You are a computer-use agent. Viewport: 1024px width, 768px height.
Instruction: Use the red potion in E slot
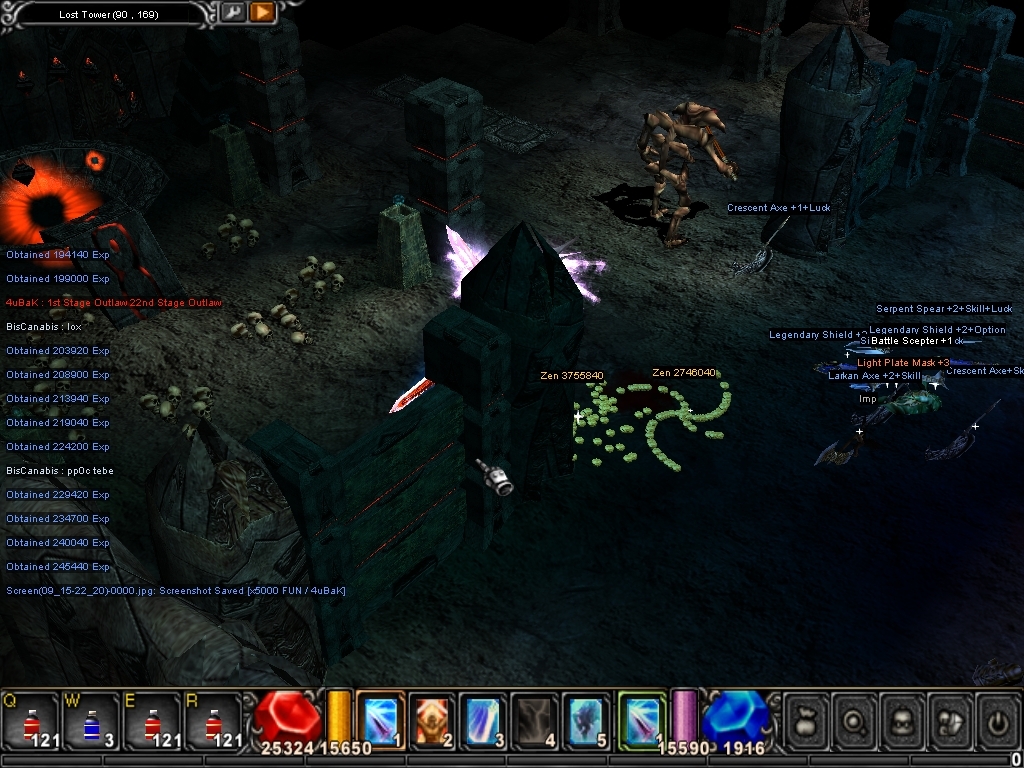[152, 720]
